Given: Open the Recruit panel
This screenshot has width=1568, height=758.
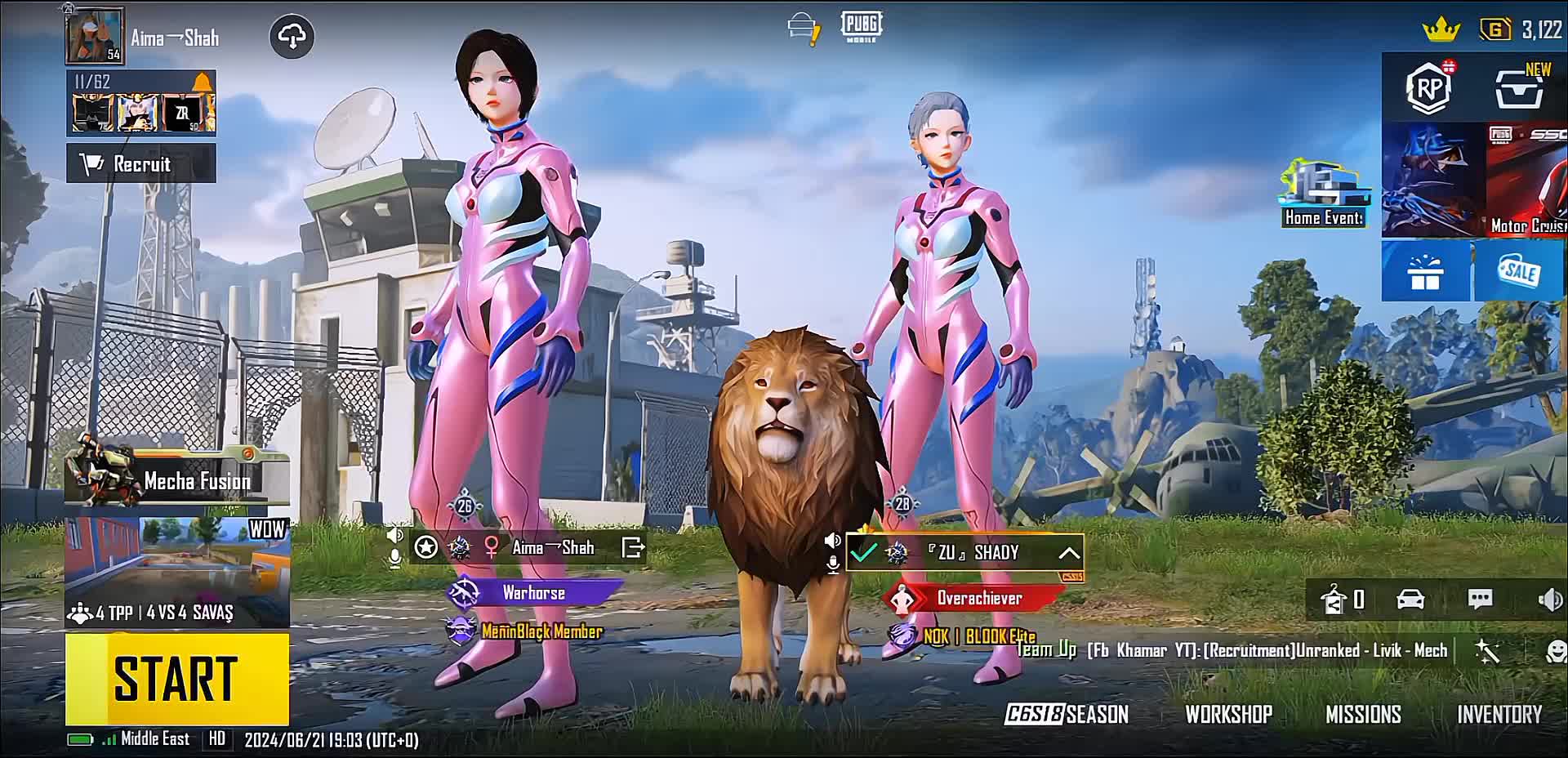Looking at the screenshot, I should (140, 163).
